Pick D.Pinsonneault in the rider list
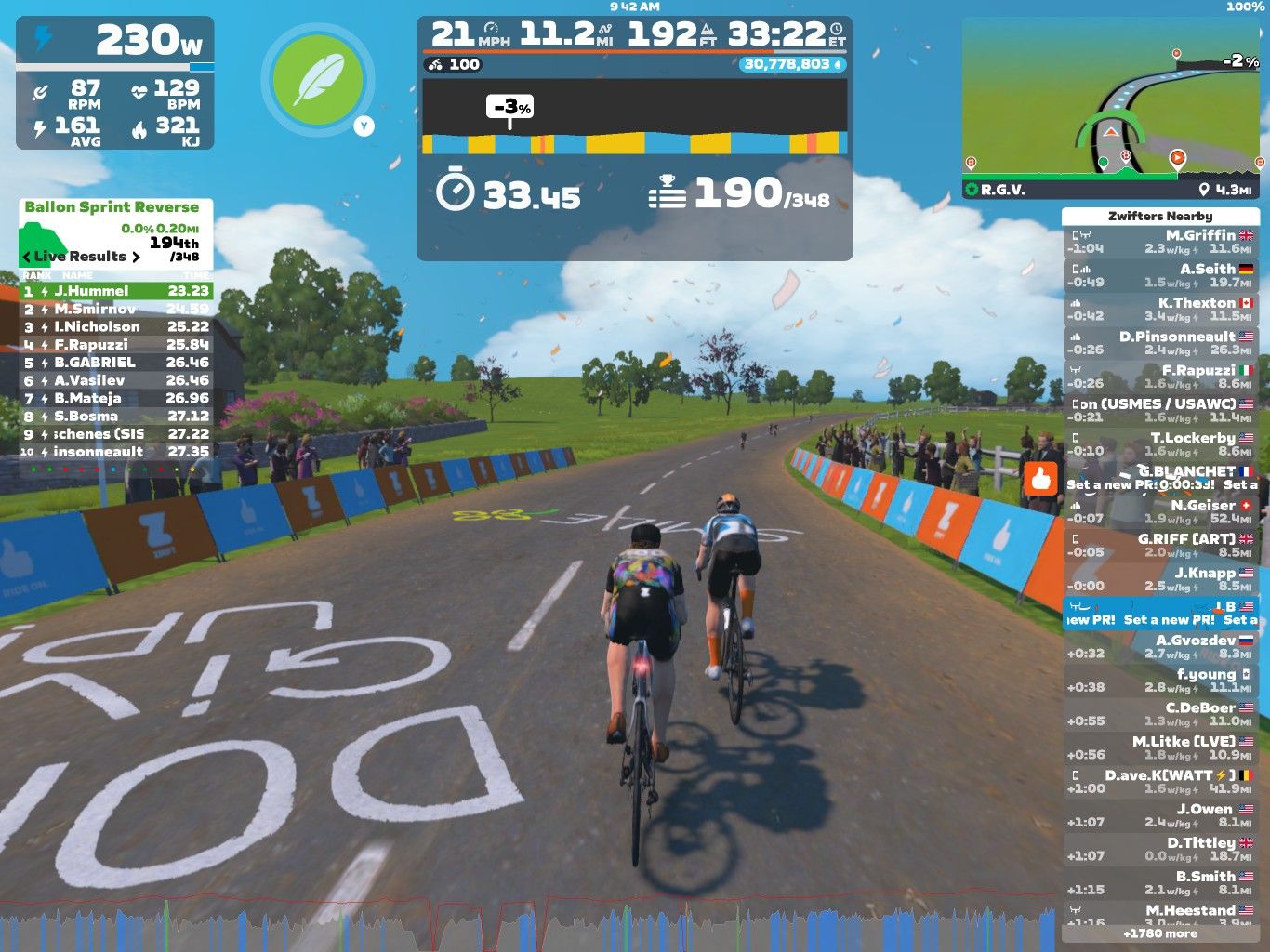 [1160, 343]
